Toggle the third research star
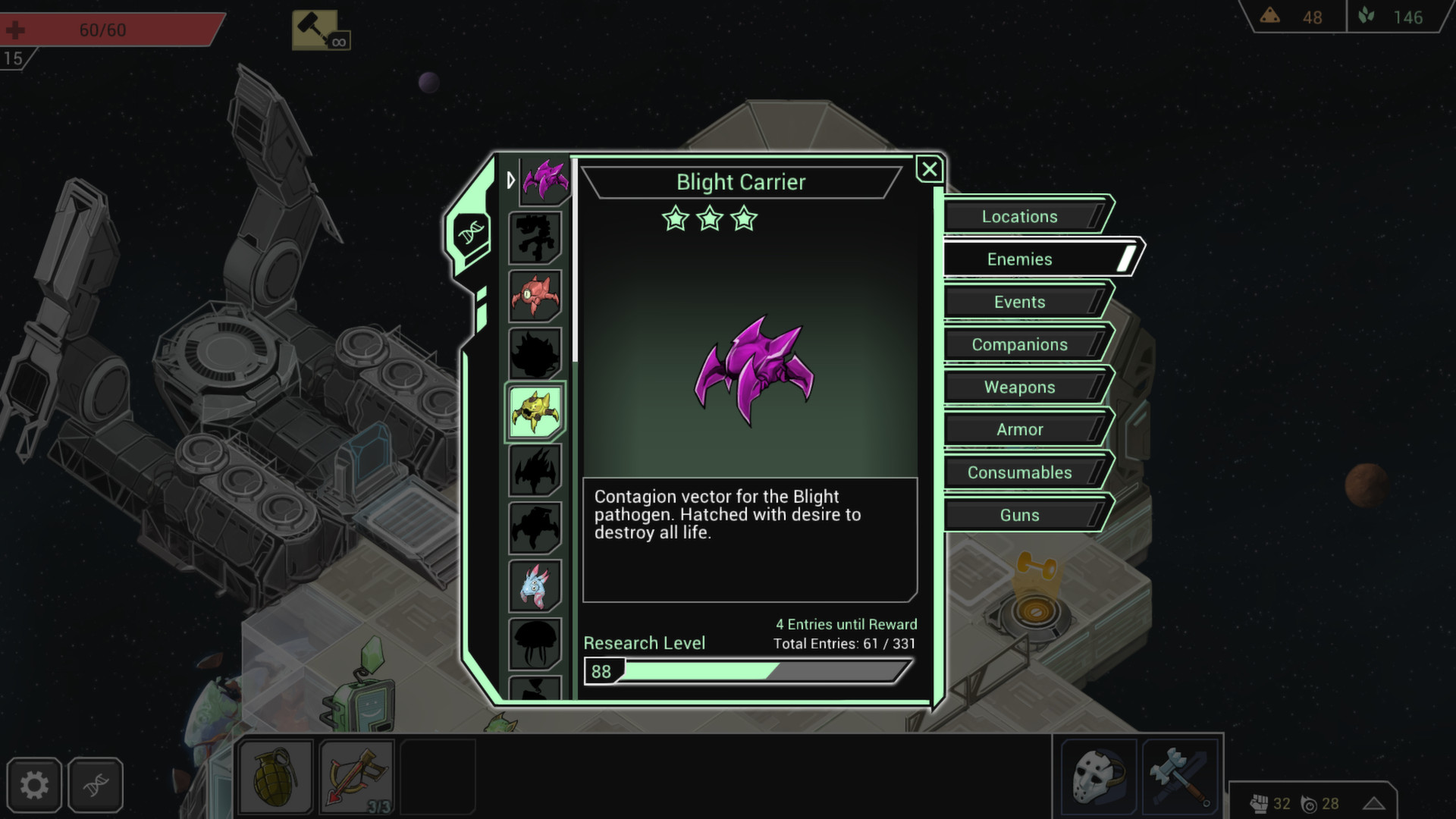Image resolution: width=1456 pixels, height=819 pixels. (745, 219)
